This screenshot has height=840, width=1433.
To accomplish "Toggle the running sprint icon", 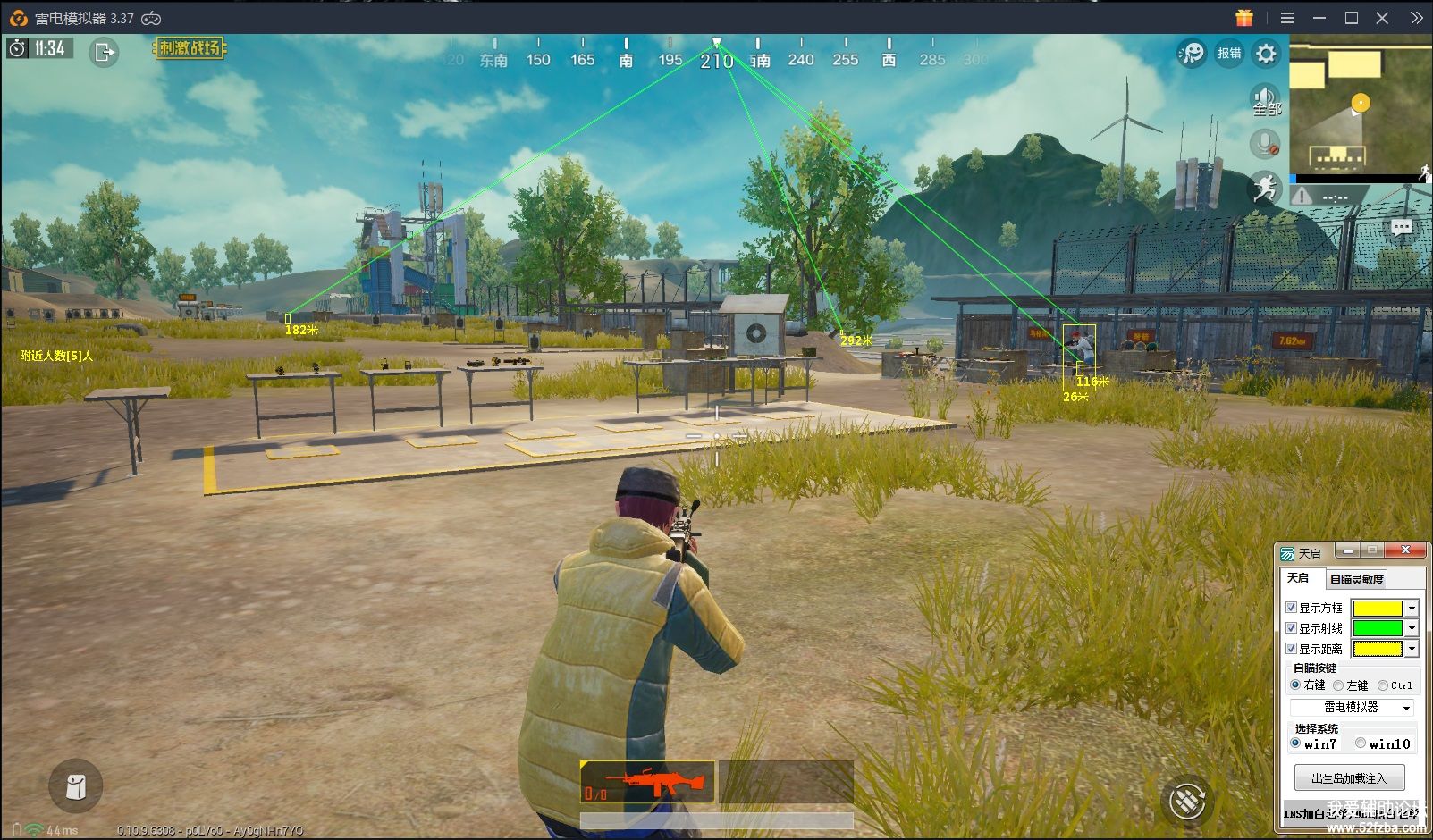I will click(x=1265, y=188).
